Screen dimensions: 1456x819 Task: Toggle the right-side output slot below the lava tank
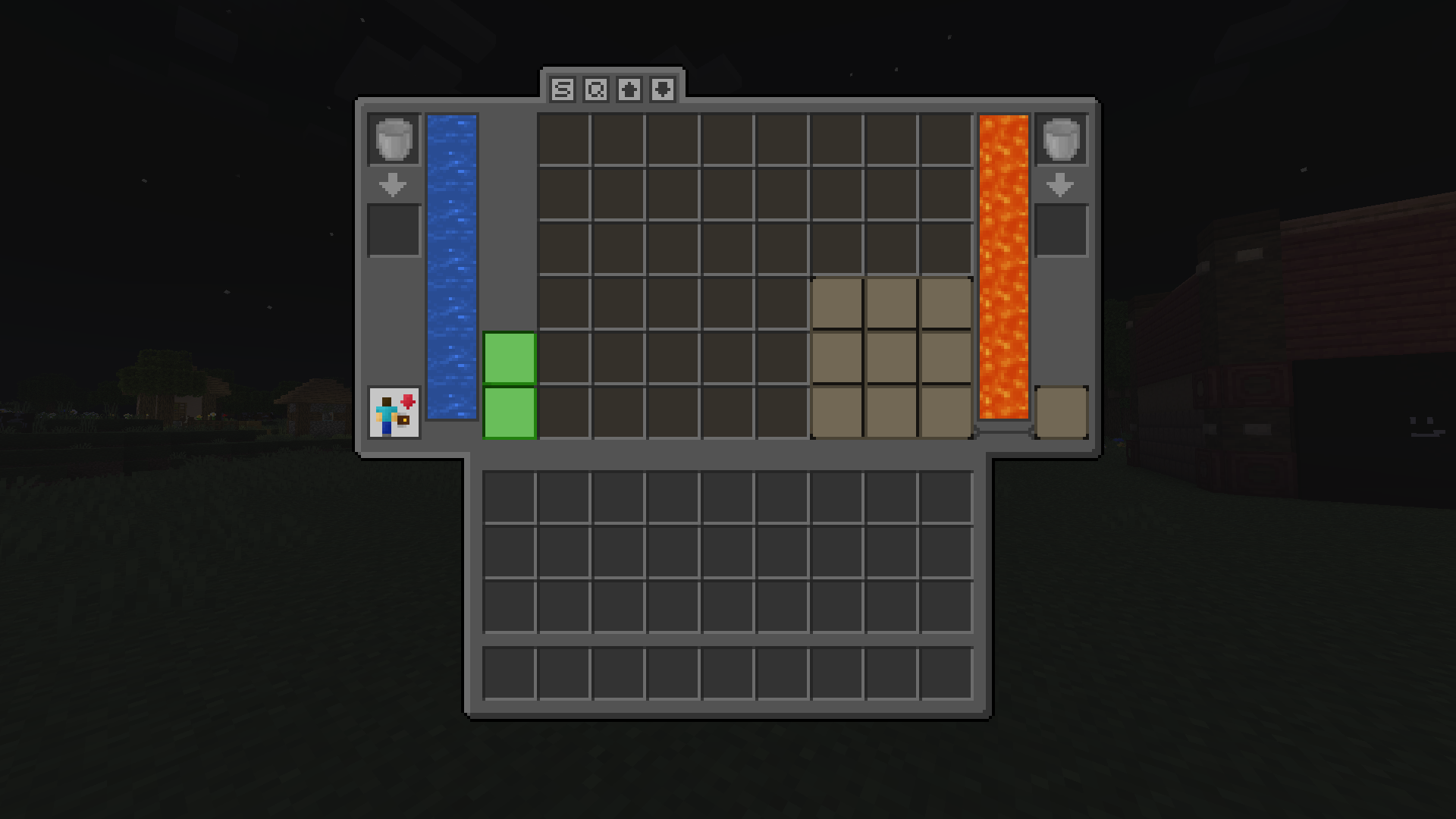click(1062, 413)
